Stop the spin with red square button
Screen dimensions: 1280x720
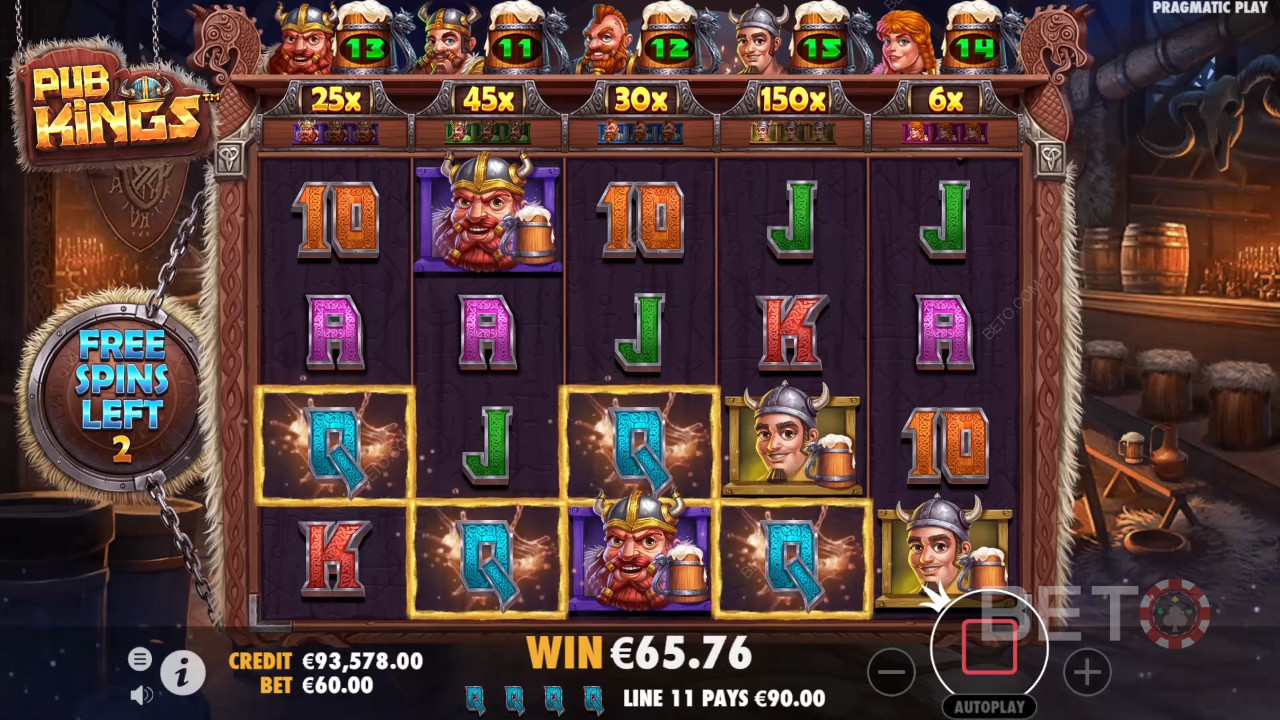[x=989, y=647]
